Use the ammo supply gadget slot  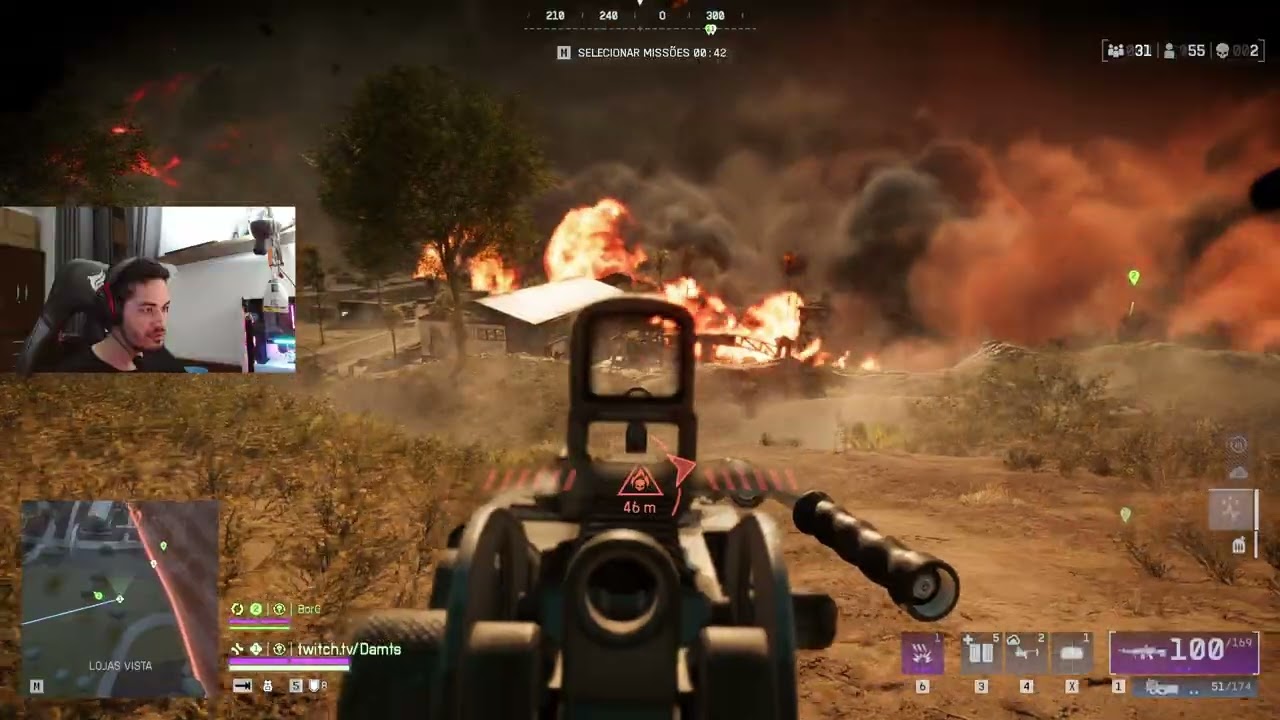pos(981,653)
